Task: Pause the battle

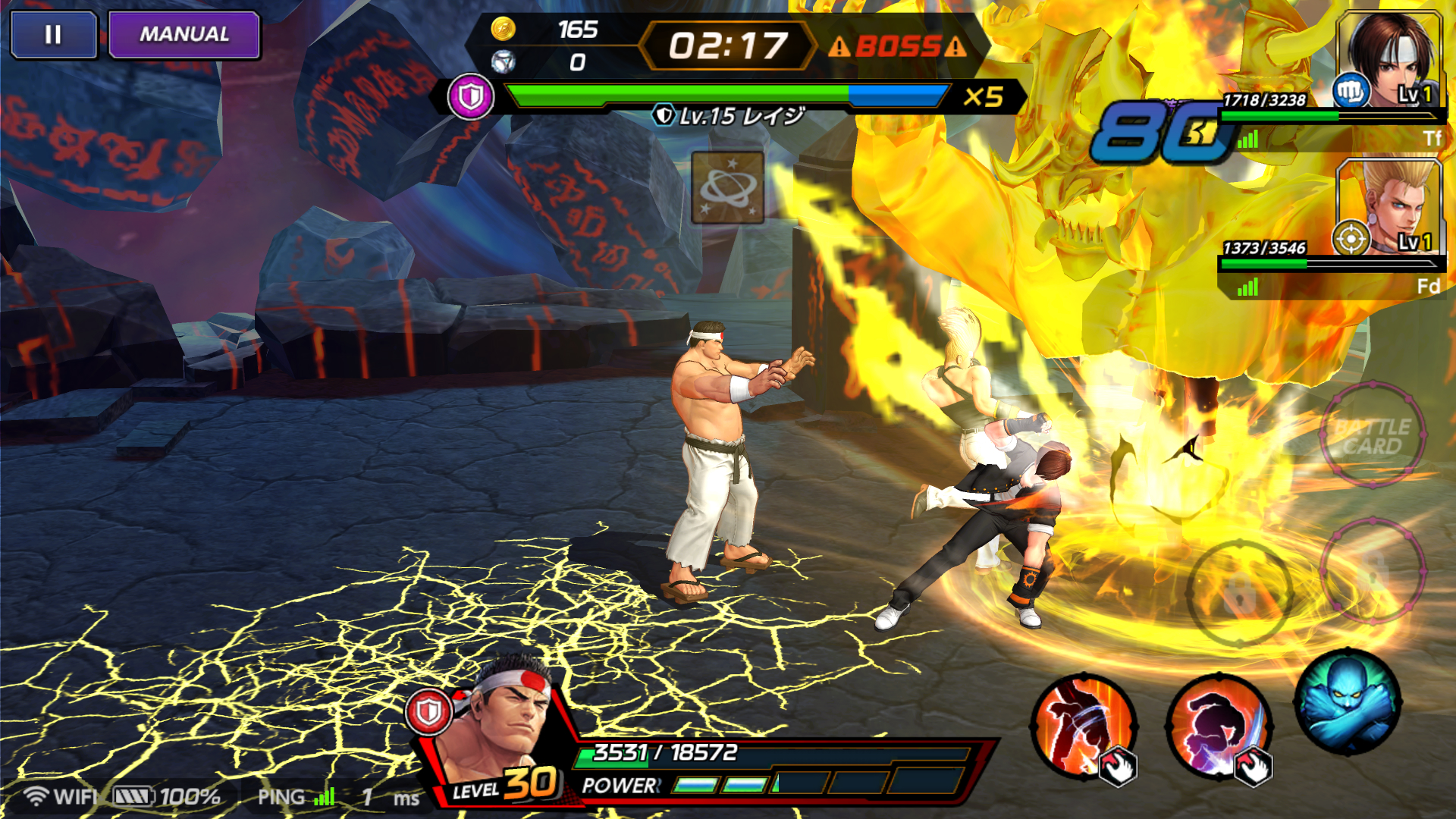Action: click(x=53, y=35)
